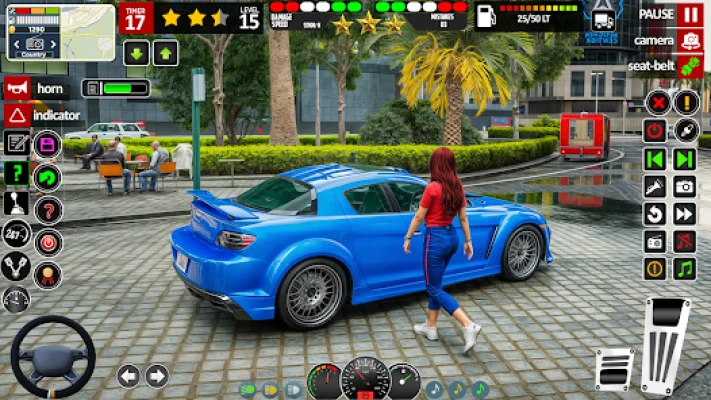Screen dimensions: 711x400
Task: Tap the pink floppy disk save icon
Action: 47,145
